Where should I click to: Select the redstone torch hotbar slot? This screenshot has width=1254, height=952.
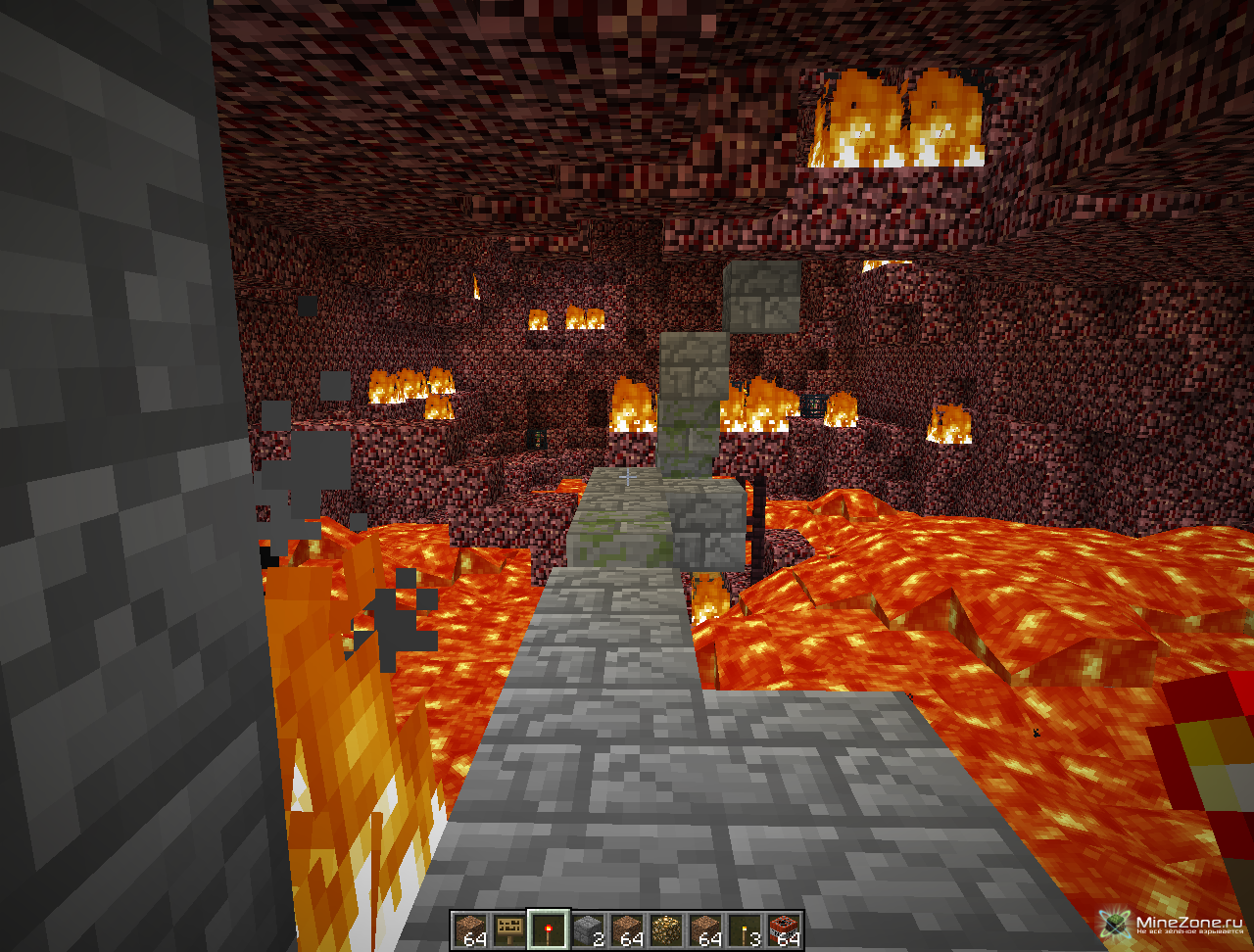pos(548,929)
